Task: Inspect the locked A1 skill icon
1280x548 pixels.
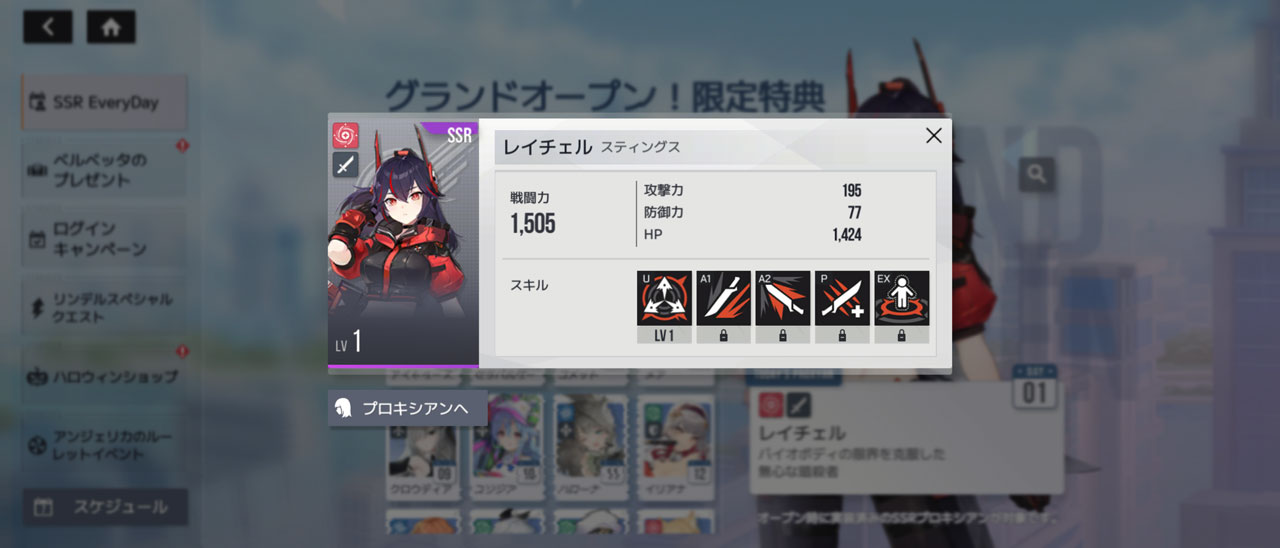Action: pos(723,299)
